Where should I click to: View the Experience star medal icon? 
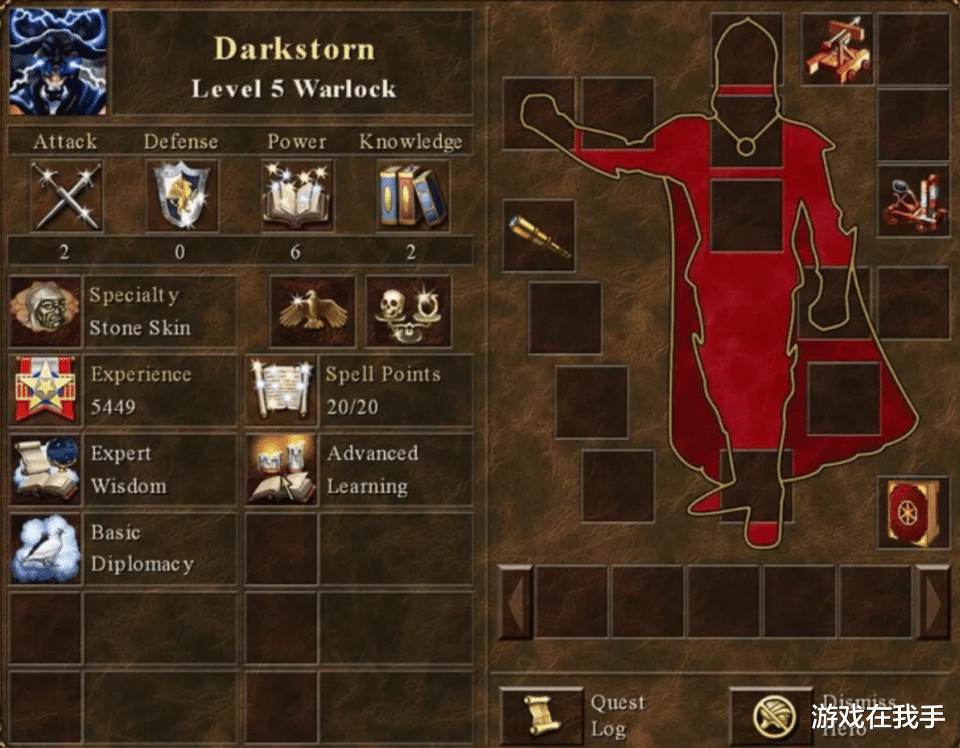coord(45,390)
